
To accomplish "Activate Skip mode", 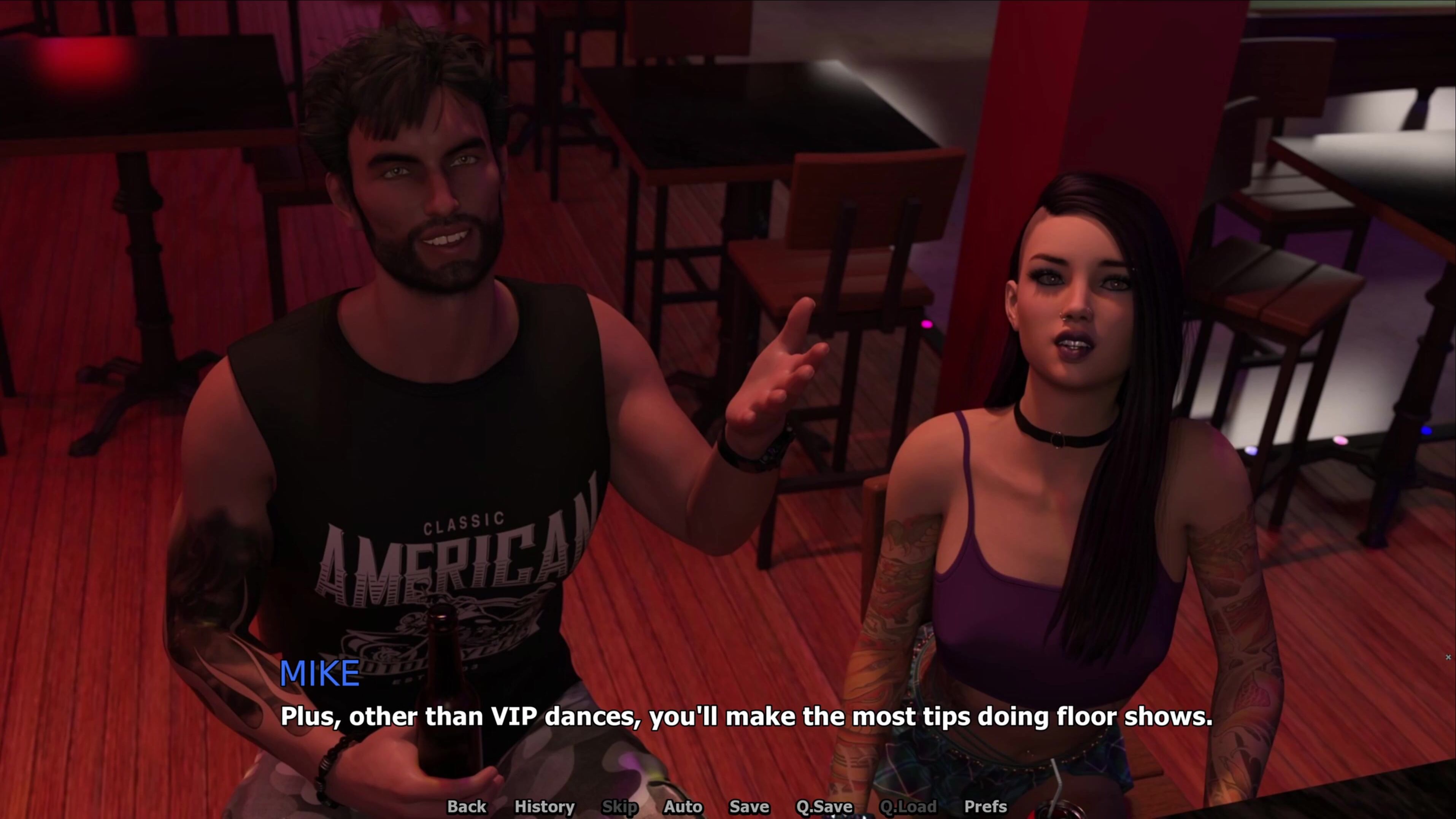I will 619,806.
